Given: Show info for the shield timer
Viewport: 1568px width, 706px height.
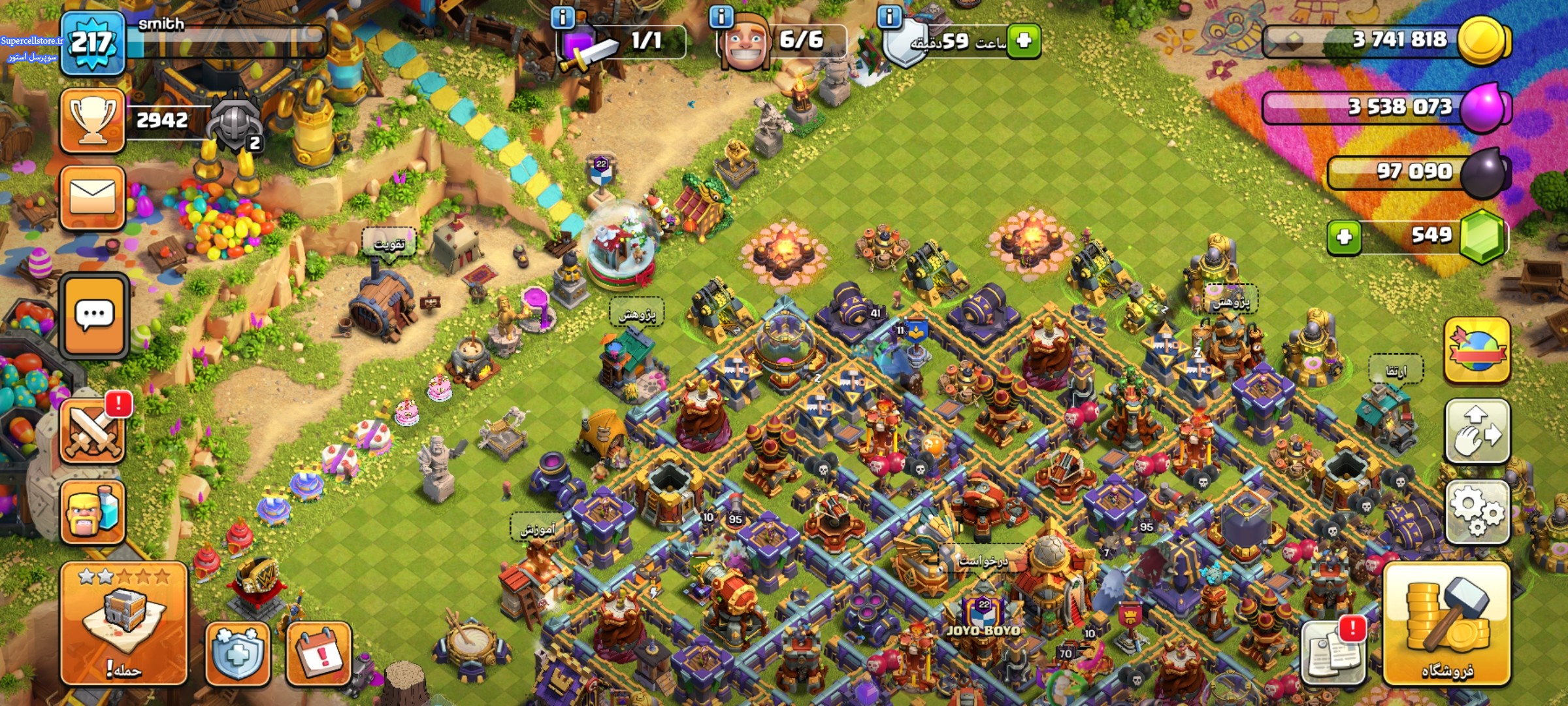Looking at the screenshot, I should [x=889, y=16].
